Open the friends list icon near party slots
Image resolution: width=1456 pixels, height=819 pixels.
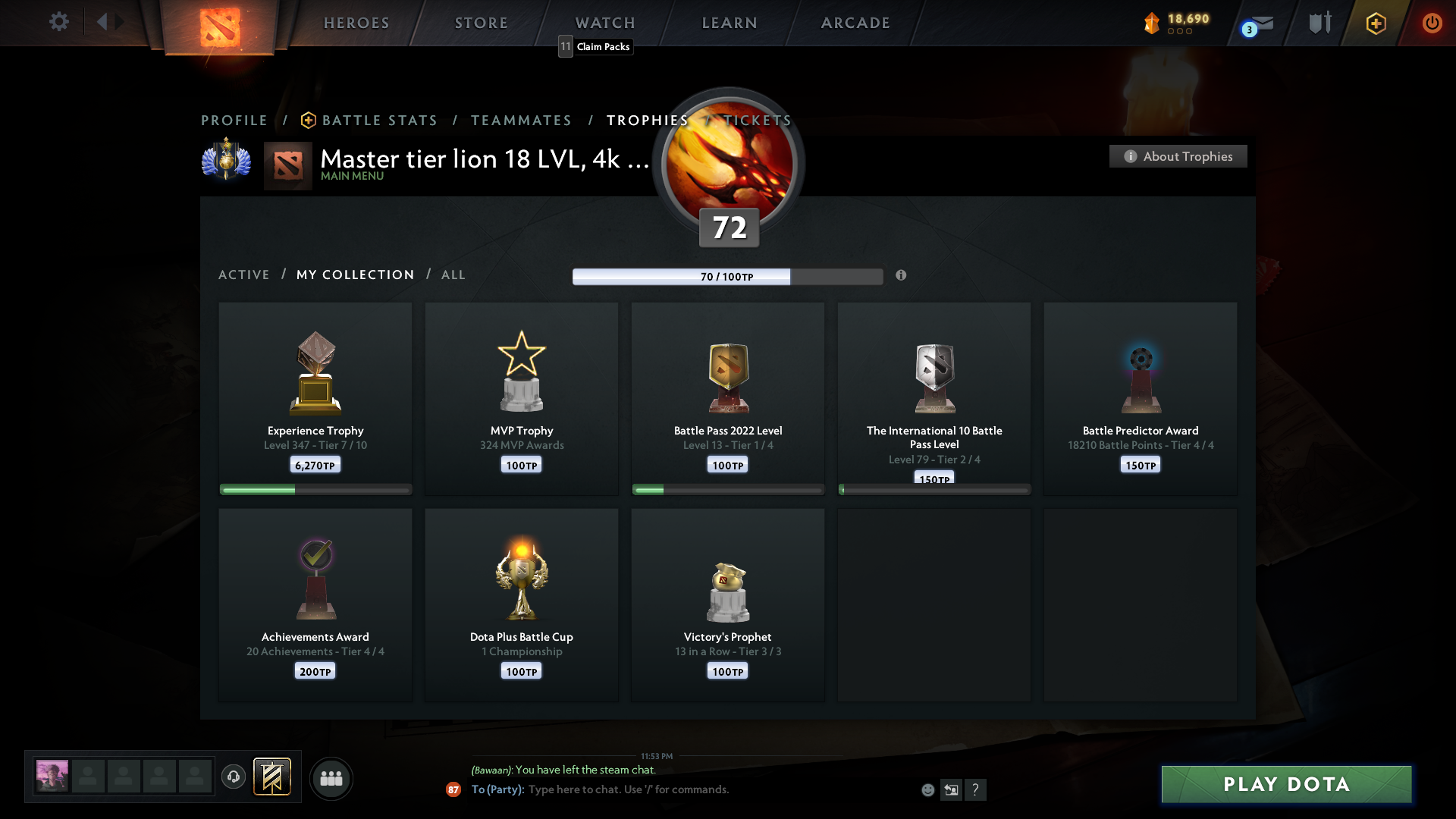coord(331,778)
